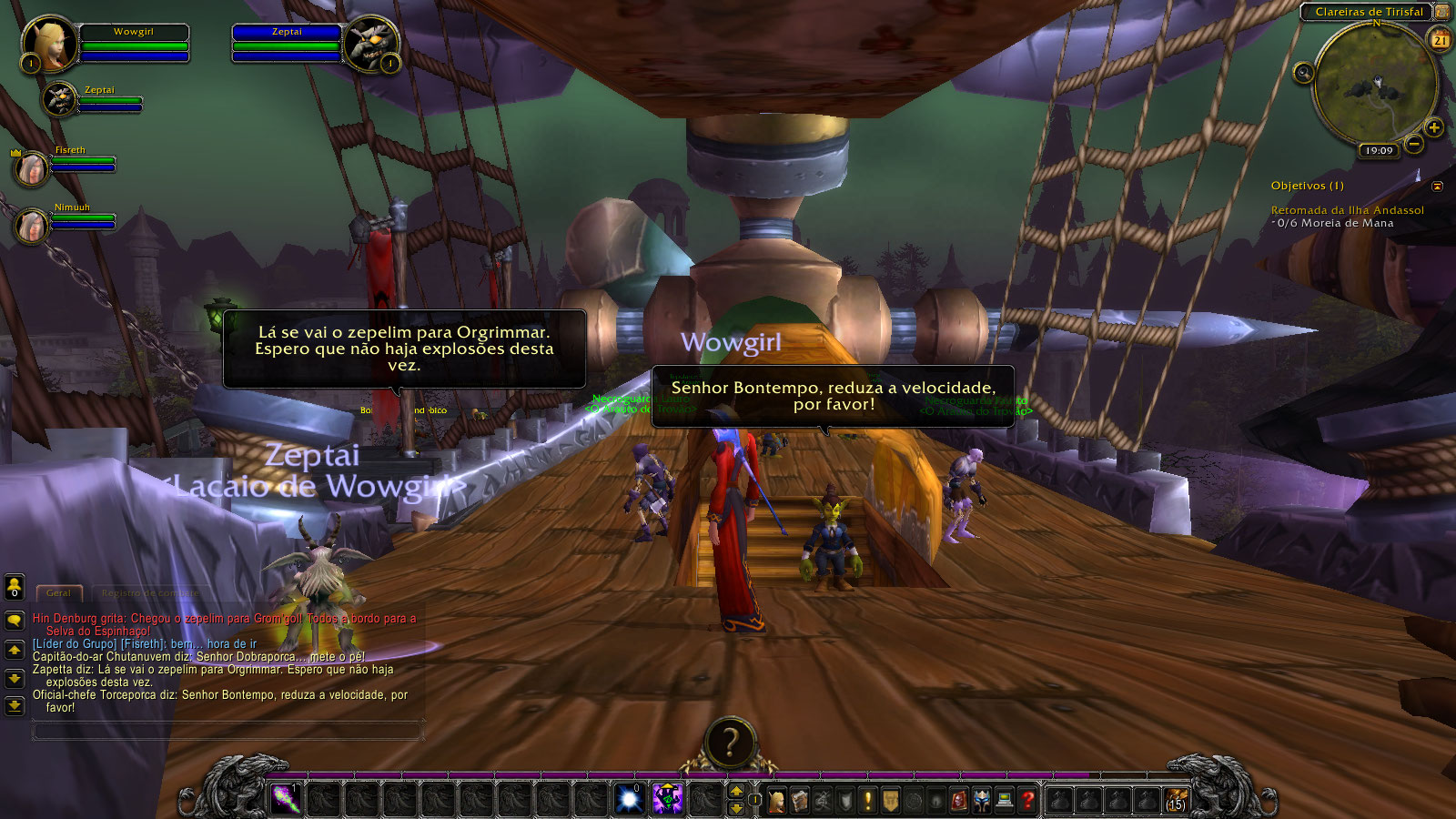This screenshot has height=819, width=1456.
Task: Switch to the Geral chat tab
Action: tap(59, 593)
